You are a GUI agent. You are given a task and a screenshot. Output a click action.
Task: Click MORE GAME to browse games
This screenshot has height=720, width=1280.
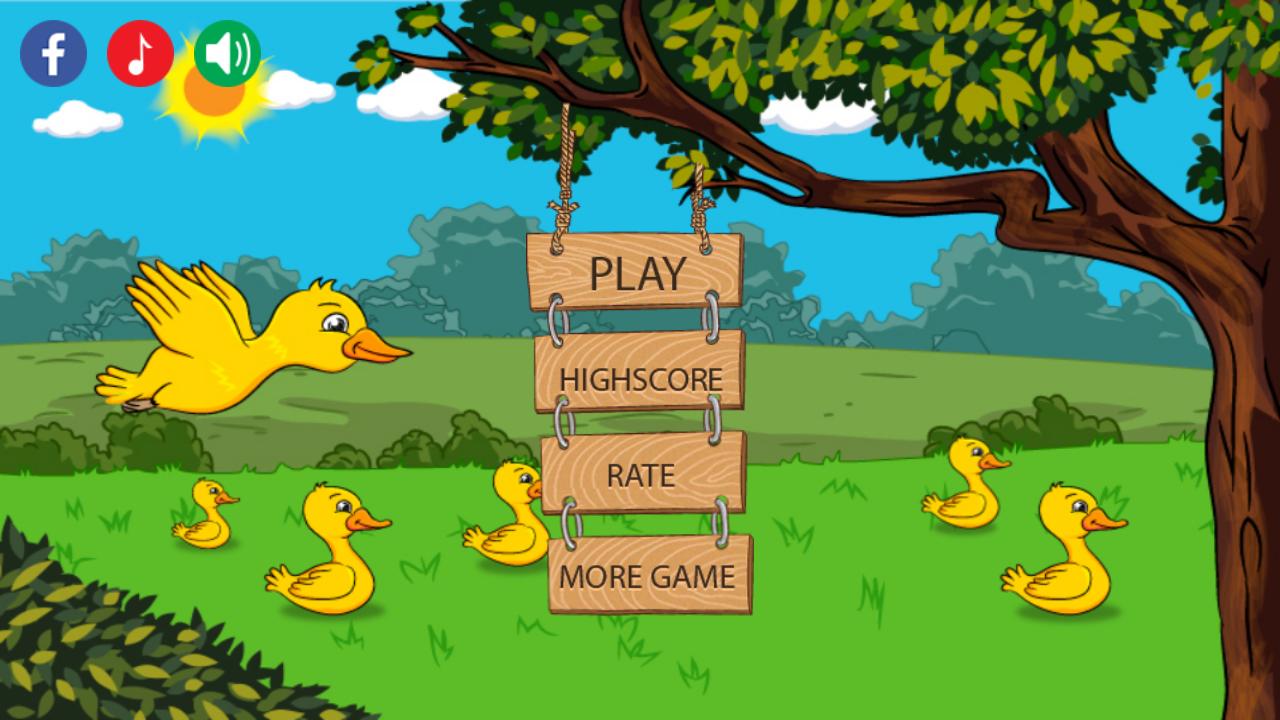coord(648,576)
